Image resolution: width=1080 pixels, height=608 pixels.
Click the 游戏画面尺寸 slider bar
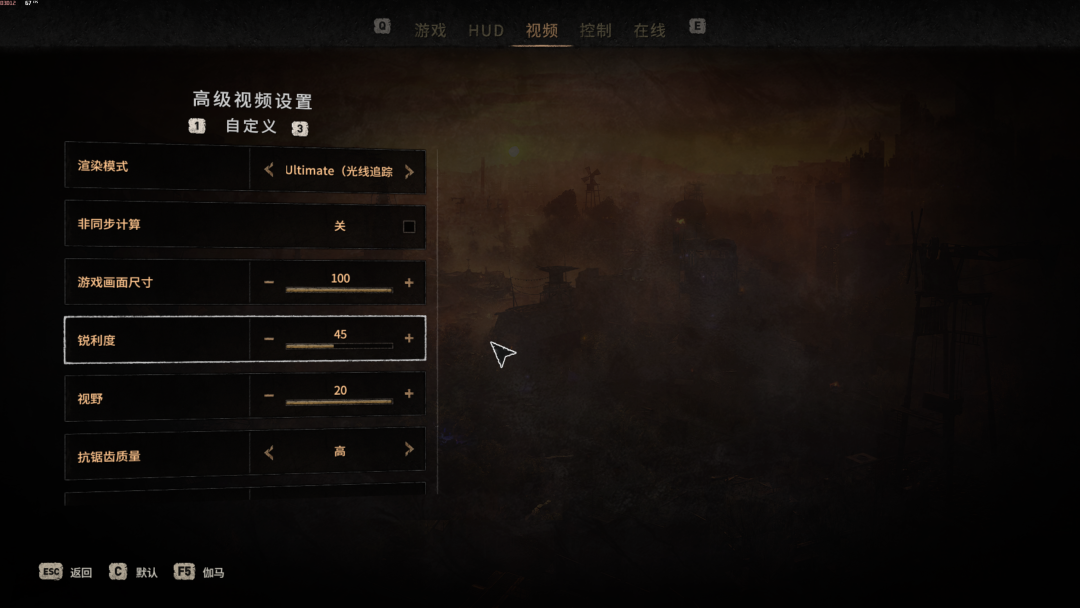[x=339, y=290]
